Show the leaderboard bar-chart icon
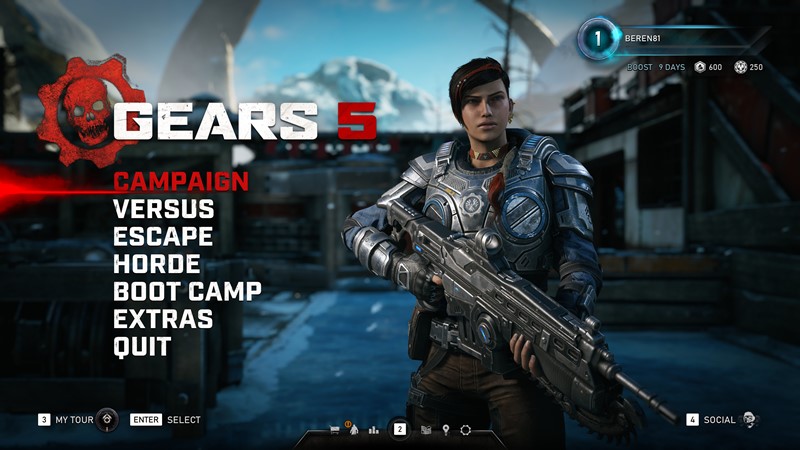 374,430
